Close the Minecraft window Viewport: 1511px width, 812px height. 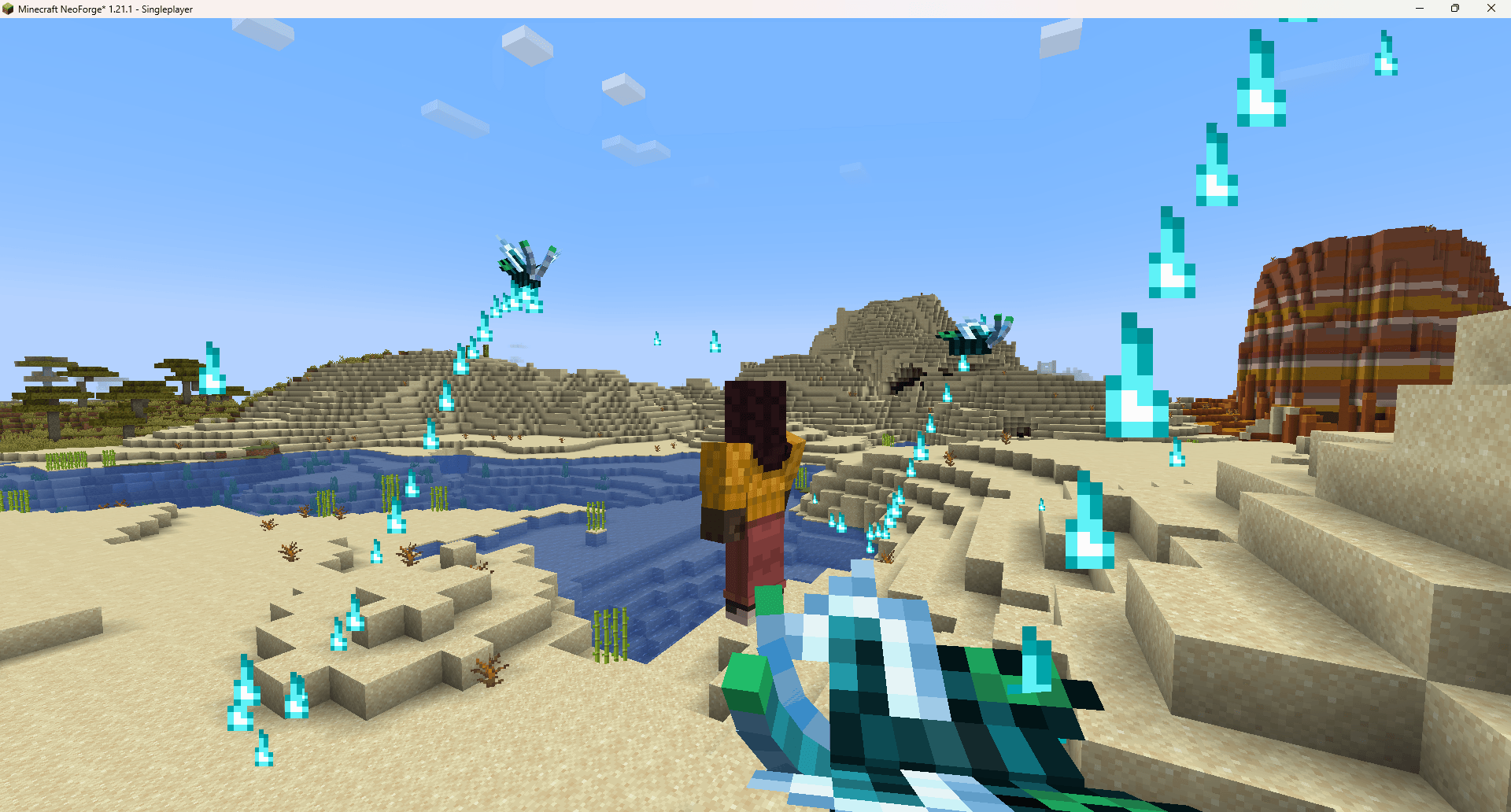point(1491,9)
